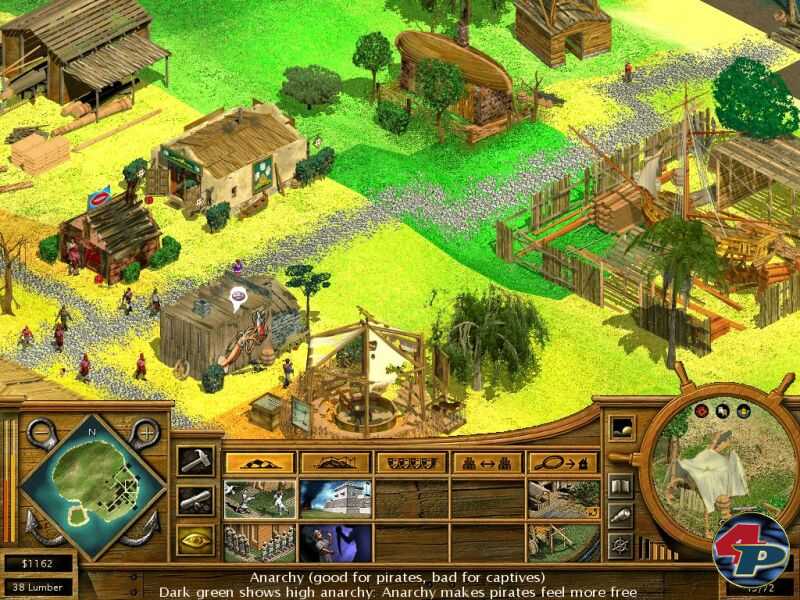Choose the sword-fighting pirates overlay thumbnail
Viewport: 800px width, 600px height.
[259, 499]
